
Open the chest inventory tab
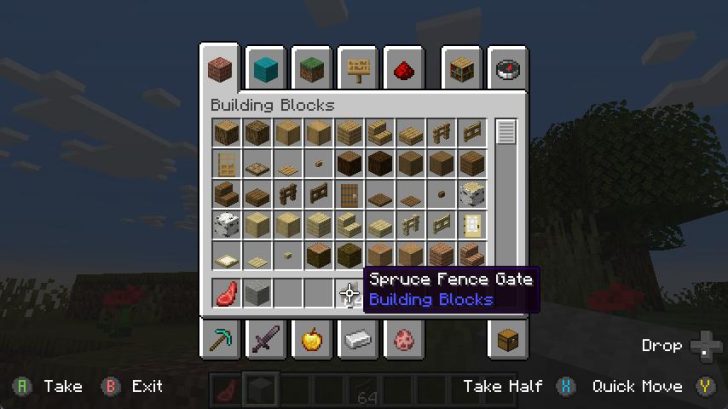[508, 340]
